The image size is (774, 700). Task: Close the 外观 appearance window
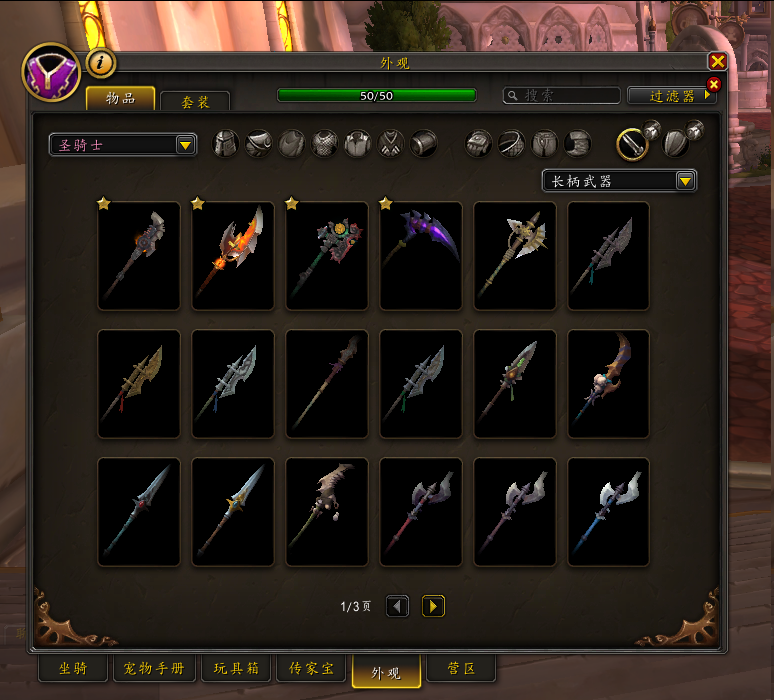pos(717,62)
